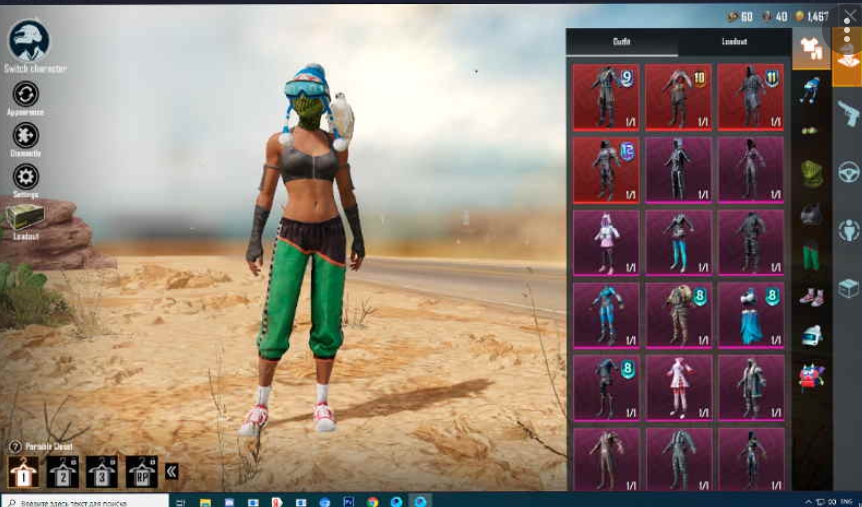The height and width of the screenshot is (507, 862).
Task: Open the green pants clothing category
Action: tap(811, 256)
